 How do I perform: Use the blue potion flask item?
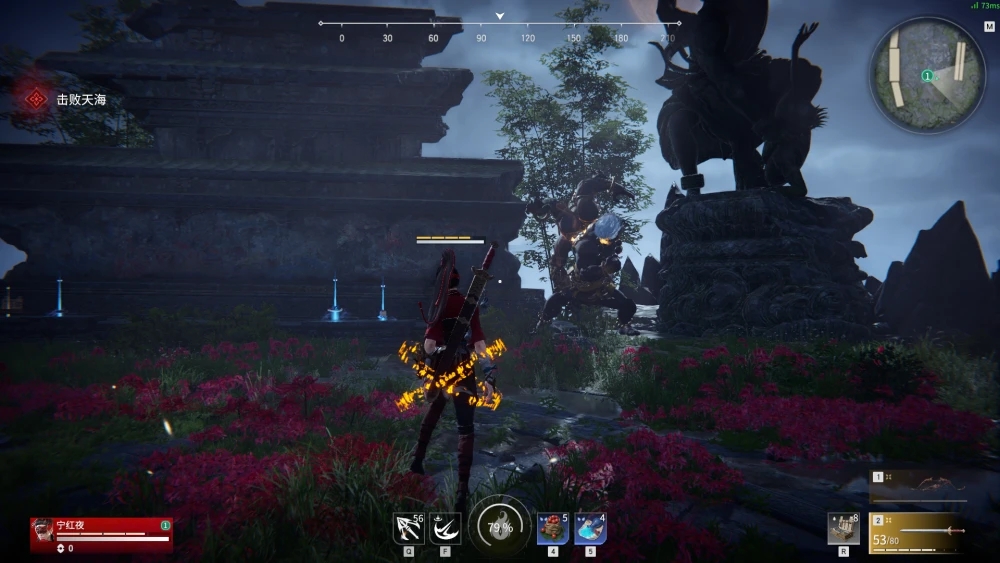pos(590,528)
